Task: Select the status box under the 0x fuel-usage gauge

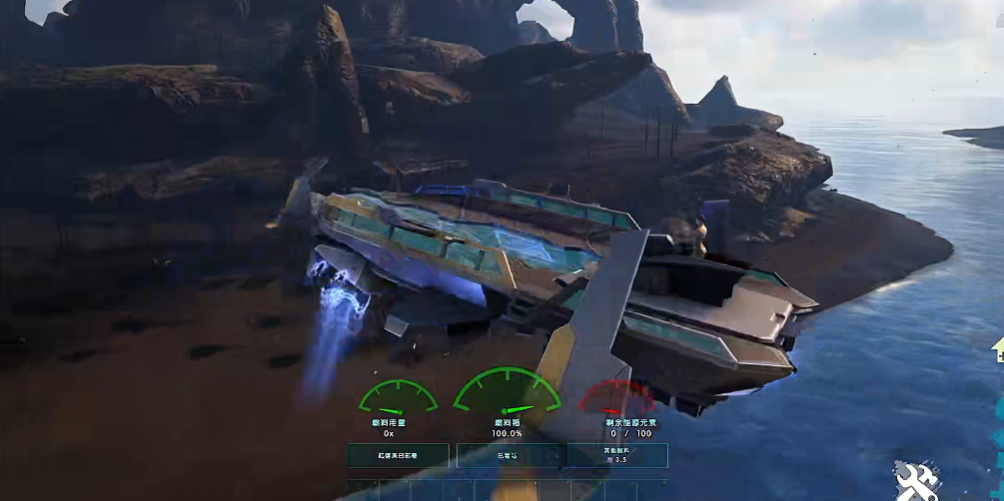Action: point(397,455)
